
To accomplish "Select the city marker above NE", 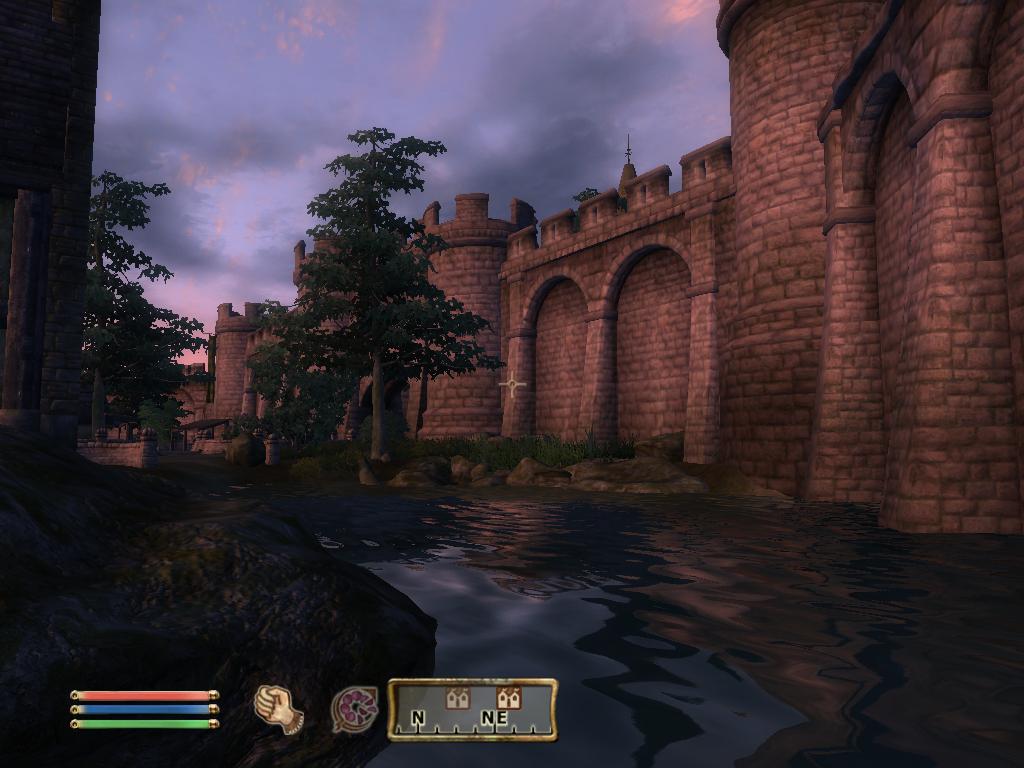I will 508,698.
